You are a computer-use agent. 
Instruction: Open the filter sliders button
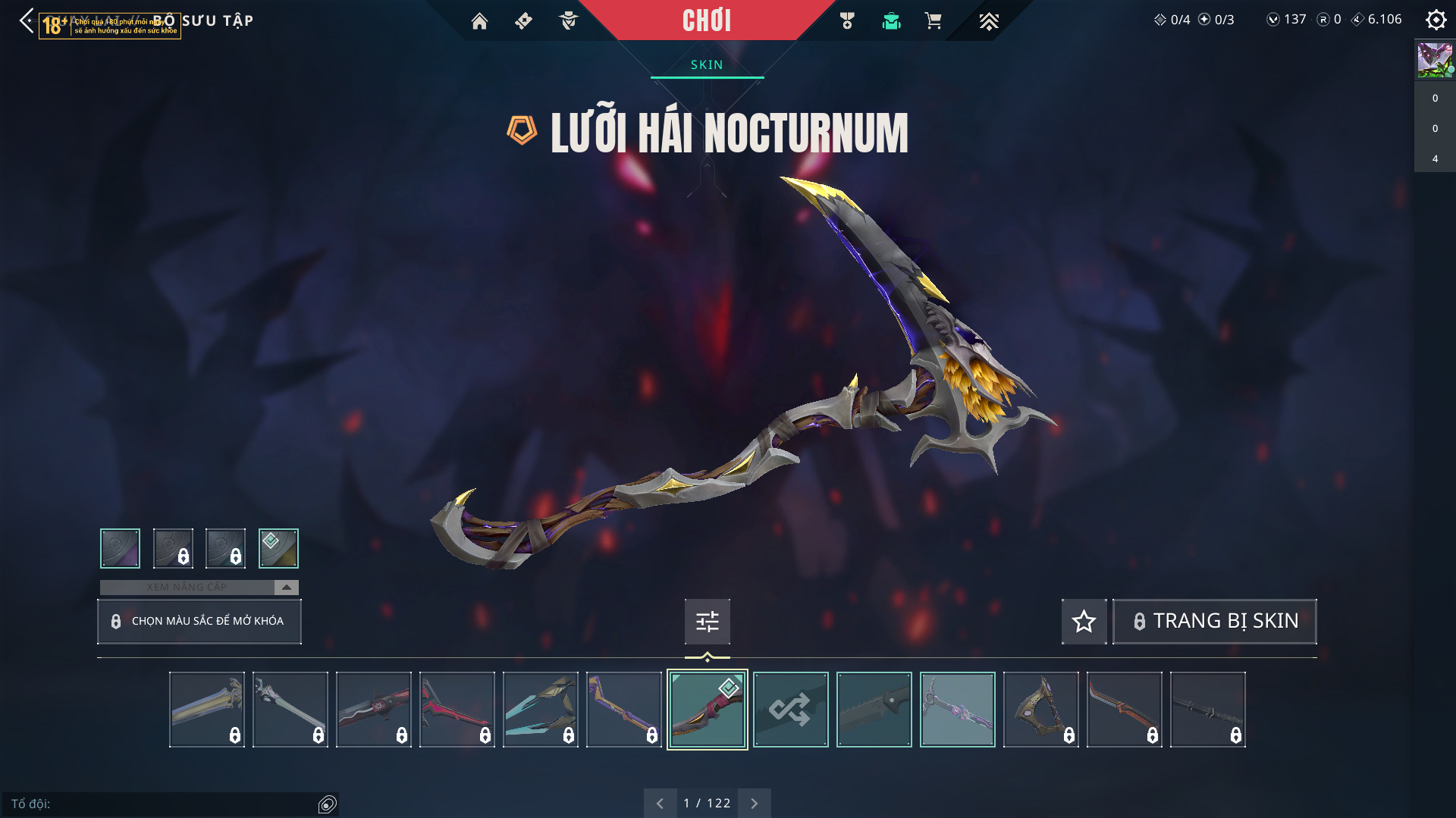[707, 622]
